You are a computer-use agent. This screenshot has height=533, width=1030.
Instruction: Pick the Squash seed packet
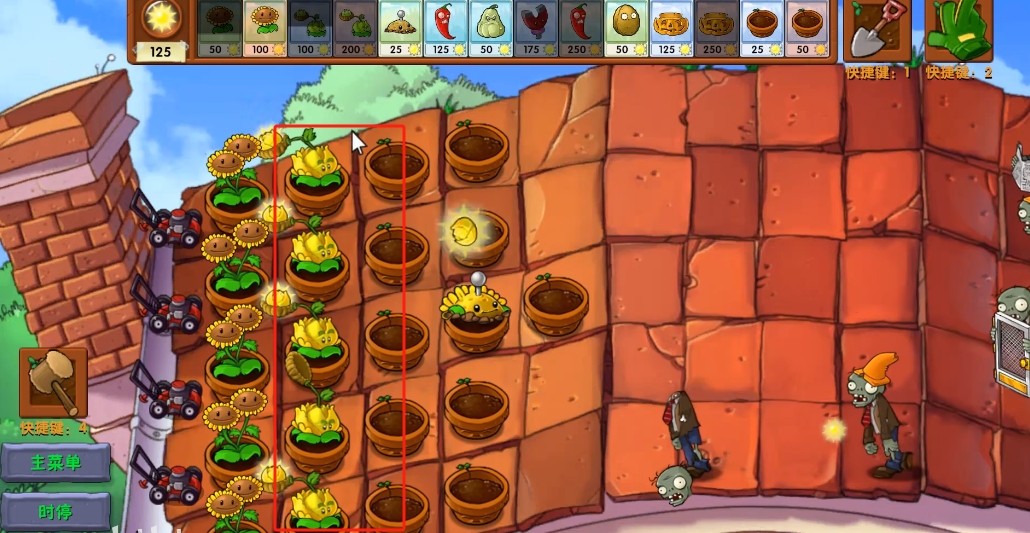coord(490,27)
